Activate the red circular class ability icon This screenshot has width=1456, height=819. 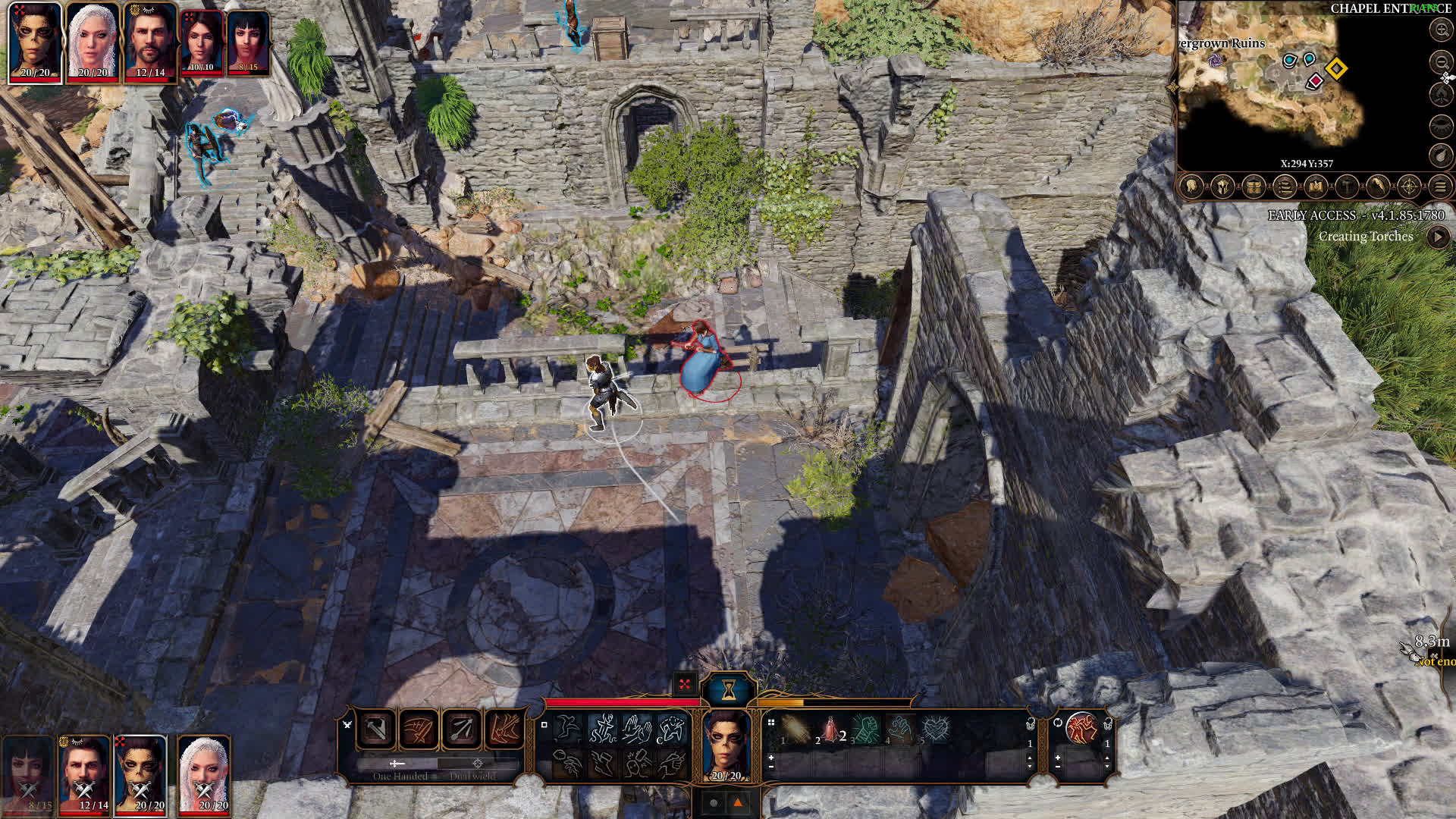(x=1082, y=729)
